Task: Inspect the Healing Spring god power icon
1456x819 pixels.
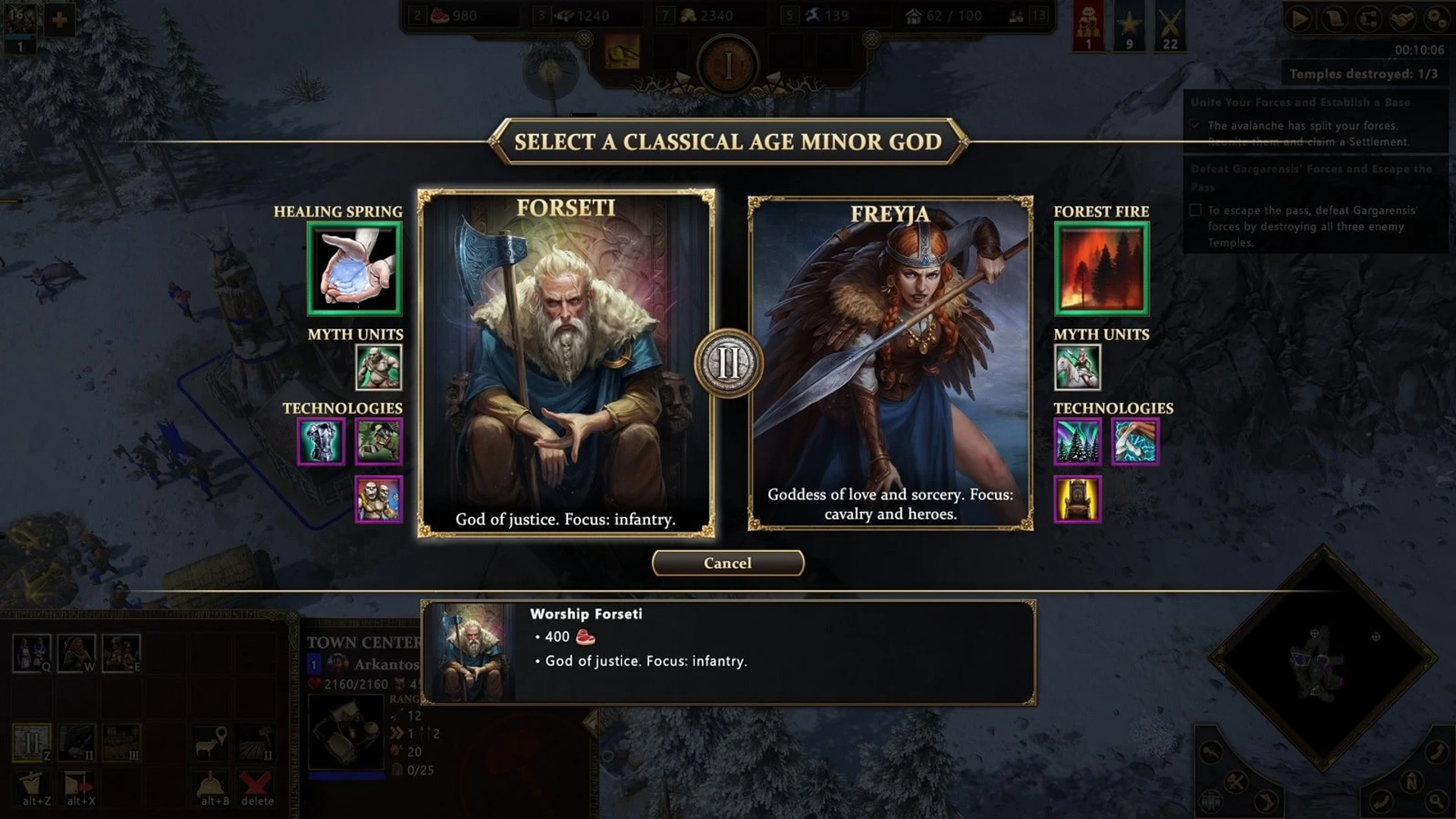Action: [x=354, y=268]
